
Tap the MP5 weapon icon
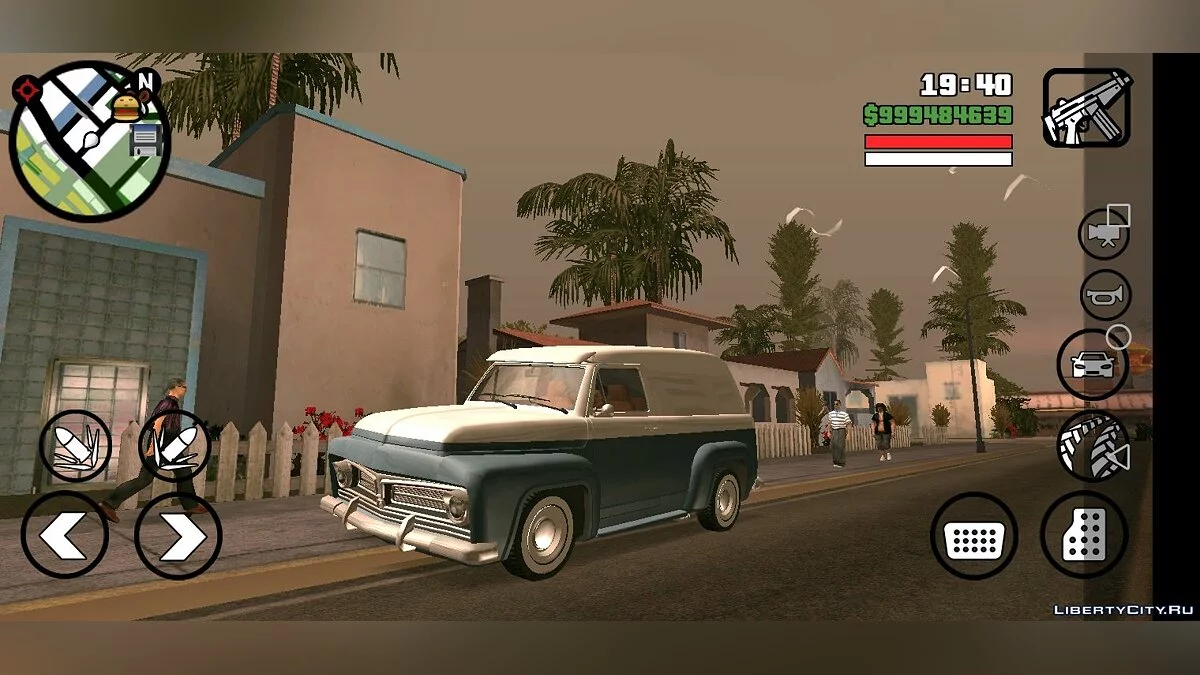tap(1087, 108)
